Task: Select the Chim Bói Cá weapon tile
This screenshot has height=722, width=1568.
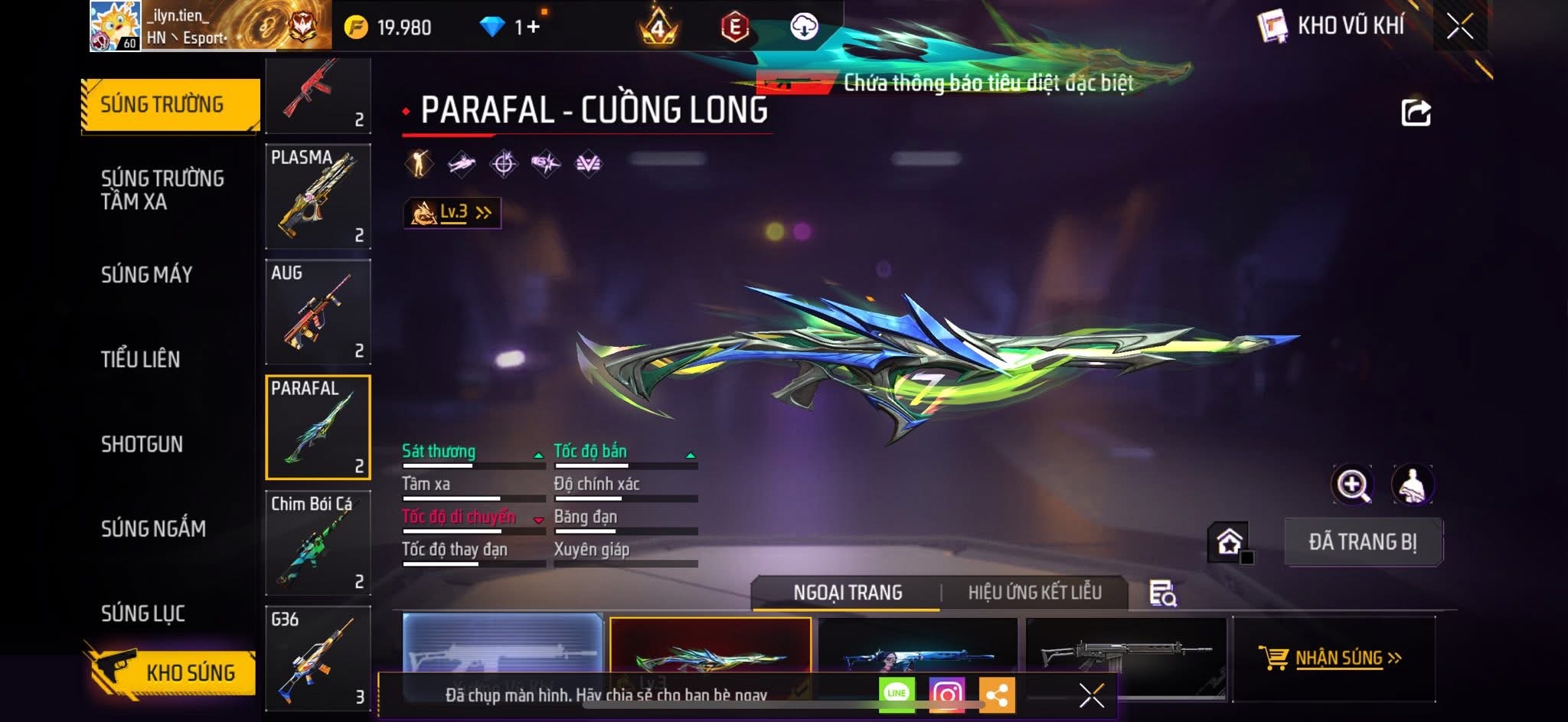Action: pos(318,543)
